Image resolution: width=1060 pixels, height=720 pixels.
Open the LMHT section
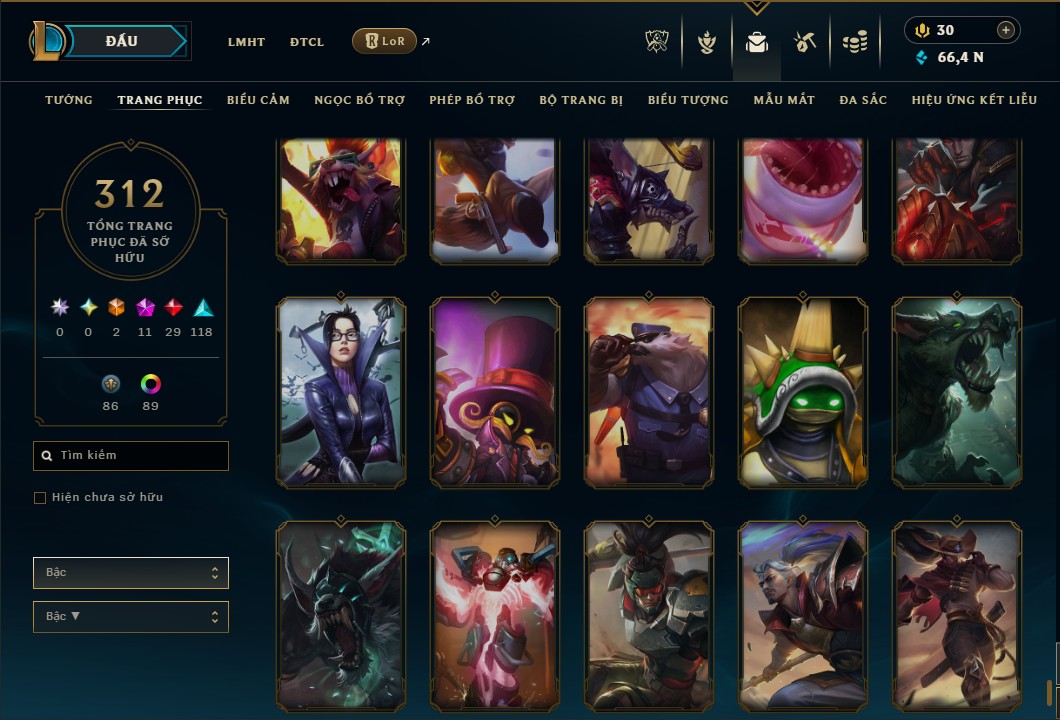246,42
